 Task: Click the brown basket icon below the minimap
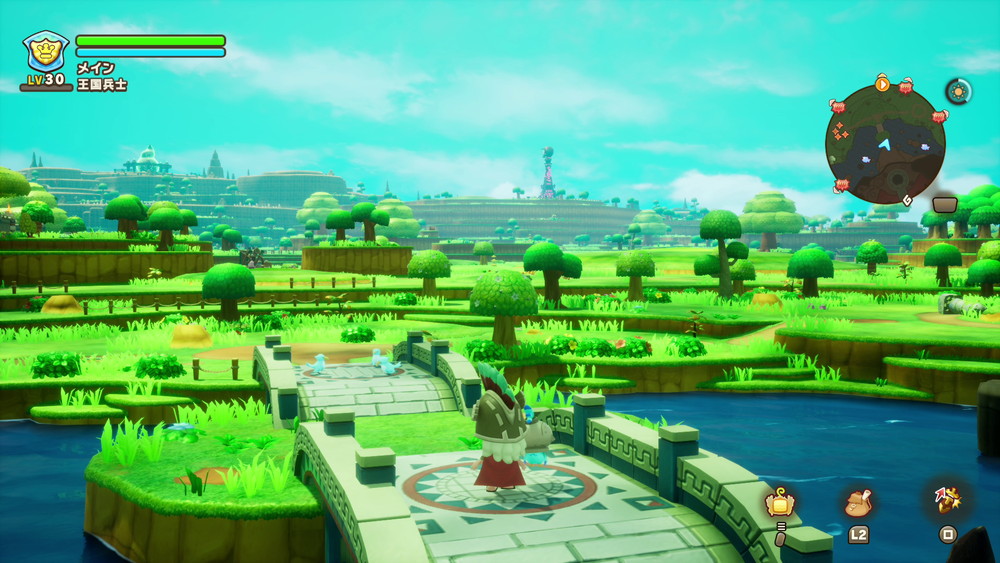pos(945,204)
